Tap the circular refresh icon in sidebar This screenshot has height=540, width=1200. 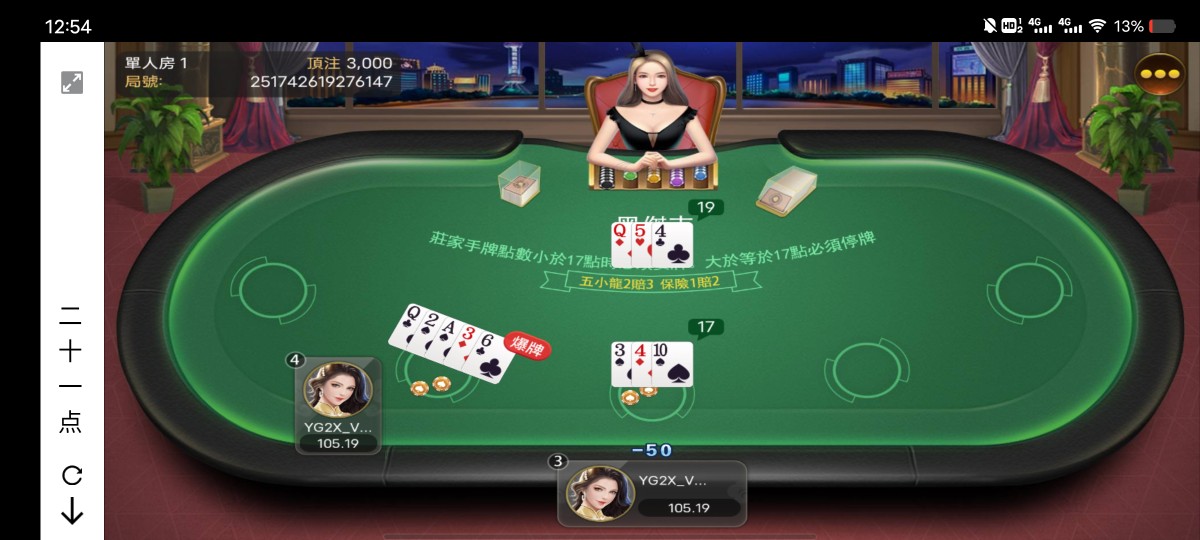point(72,475)
